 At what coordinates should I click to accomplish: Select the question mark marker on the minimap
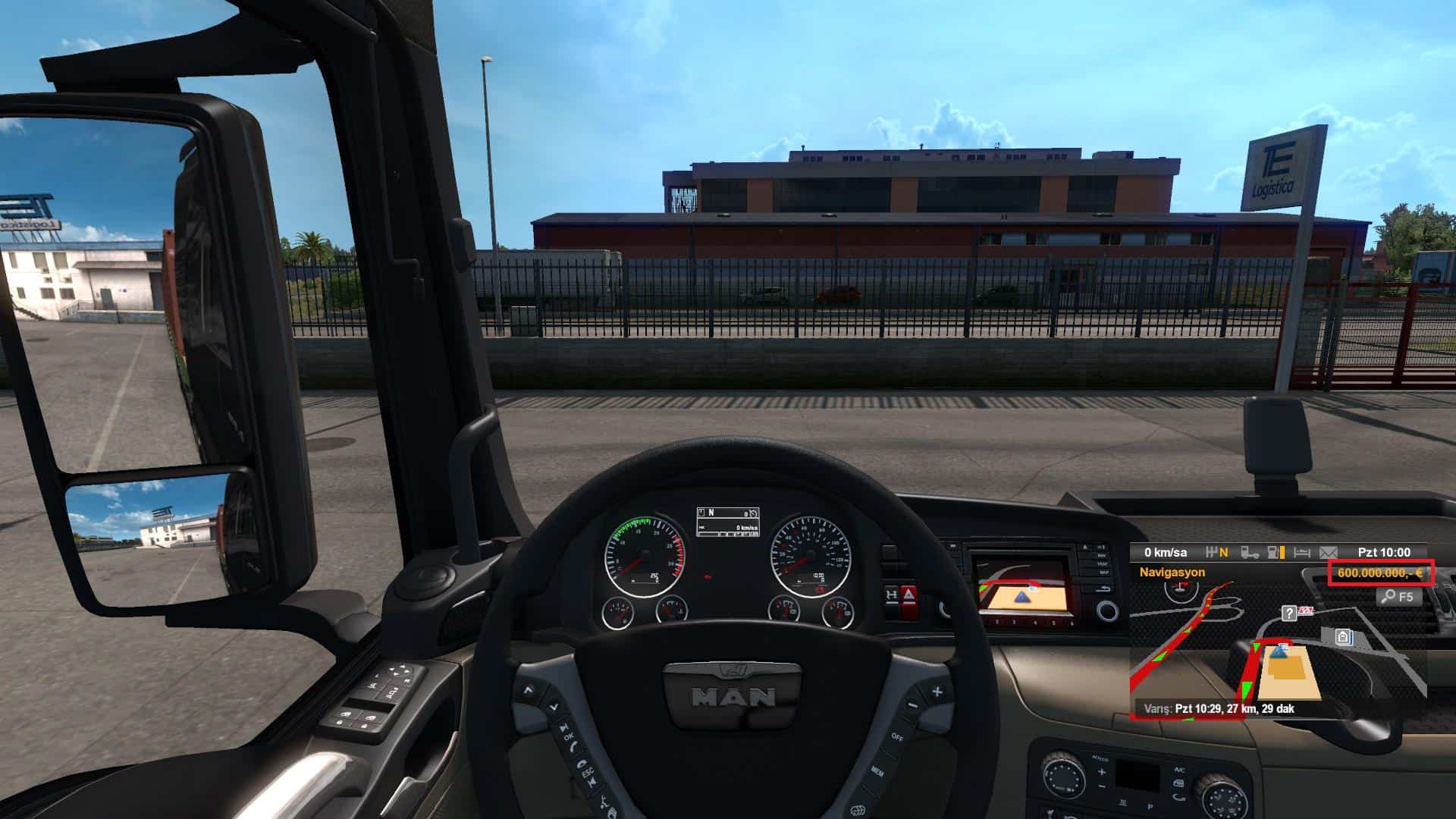[1288, 613]
